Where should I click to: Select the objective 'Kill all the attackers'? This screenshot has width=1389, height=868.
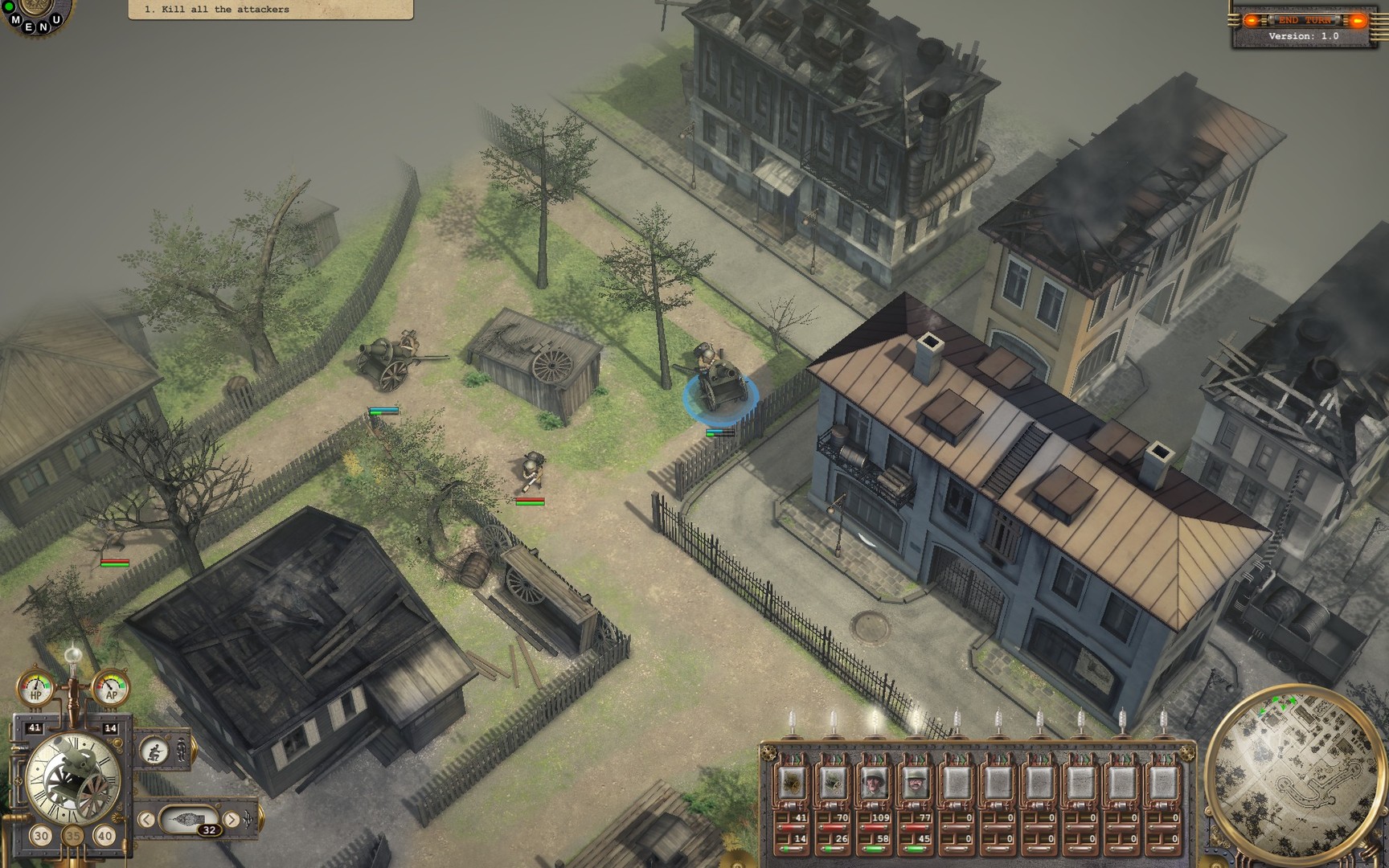[x=217, y=10]
